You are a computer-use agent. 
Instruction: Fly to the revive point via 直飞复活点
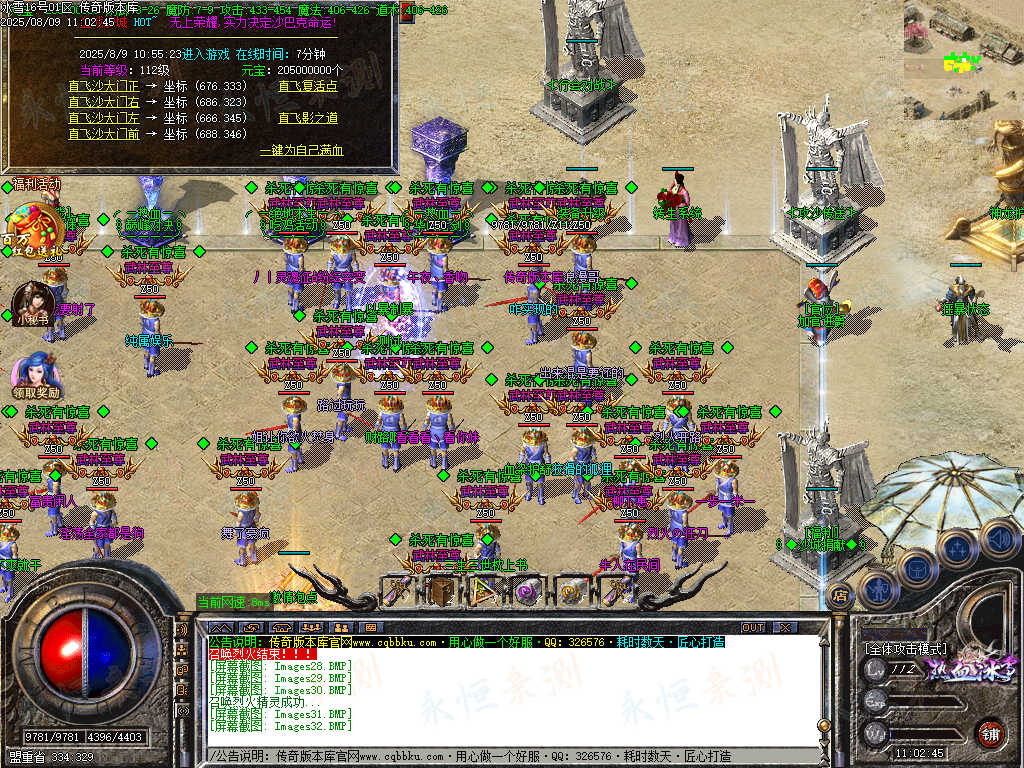308,86
